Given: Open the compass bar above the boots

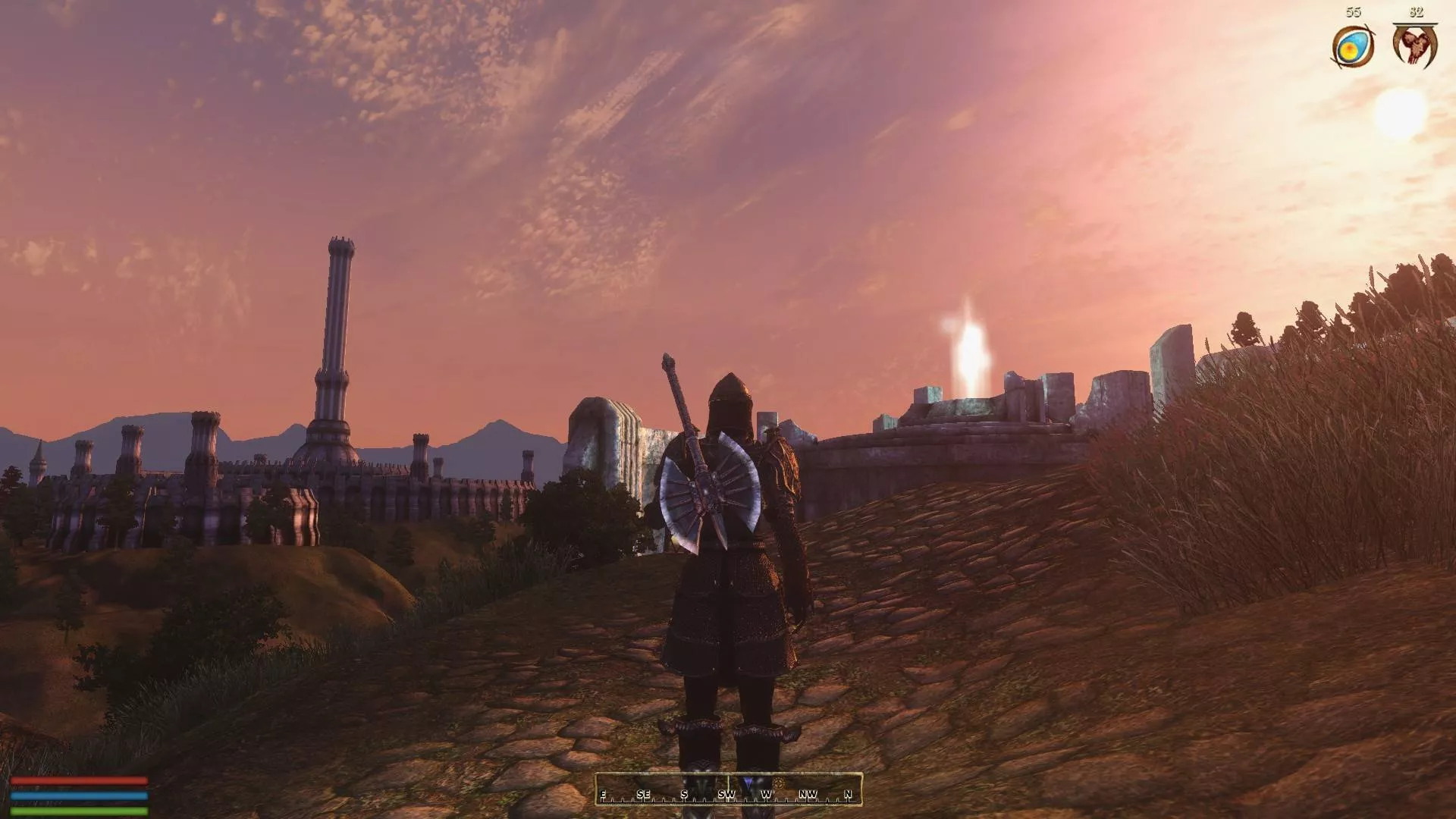Looking at the screenshot, I should pos(728,789).
